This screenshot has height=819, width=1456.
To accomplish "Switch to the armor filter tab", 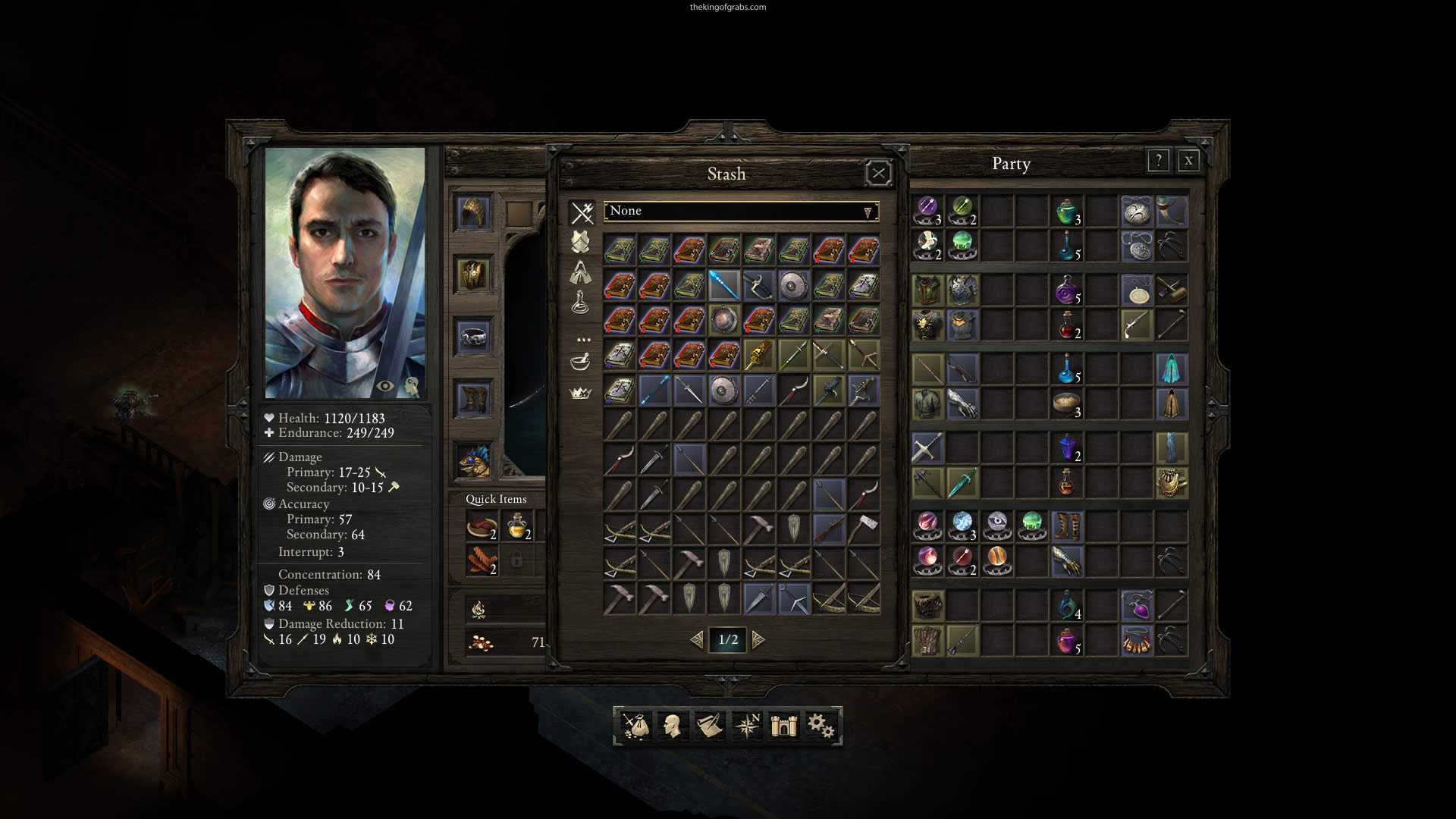I will 580,243.
